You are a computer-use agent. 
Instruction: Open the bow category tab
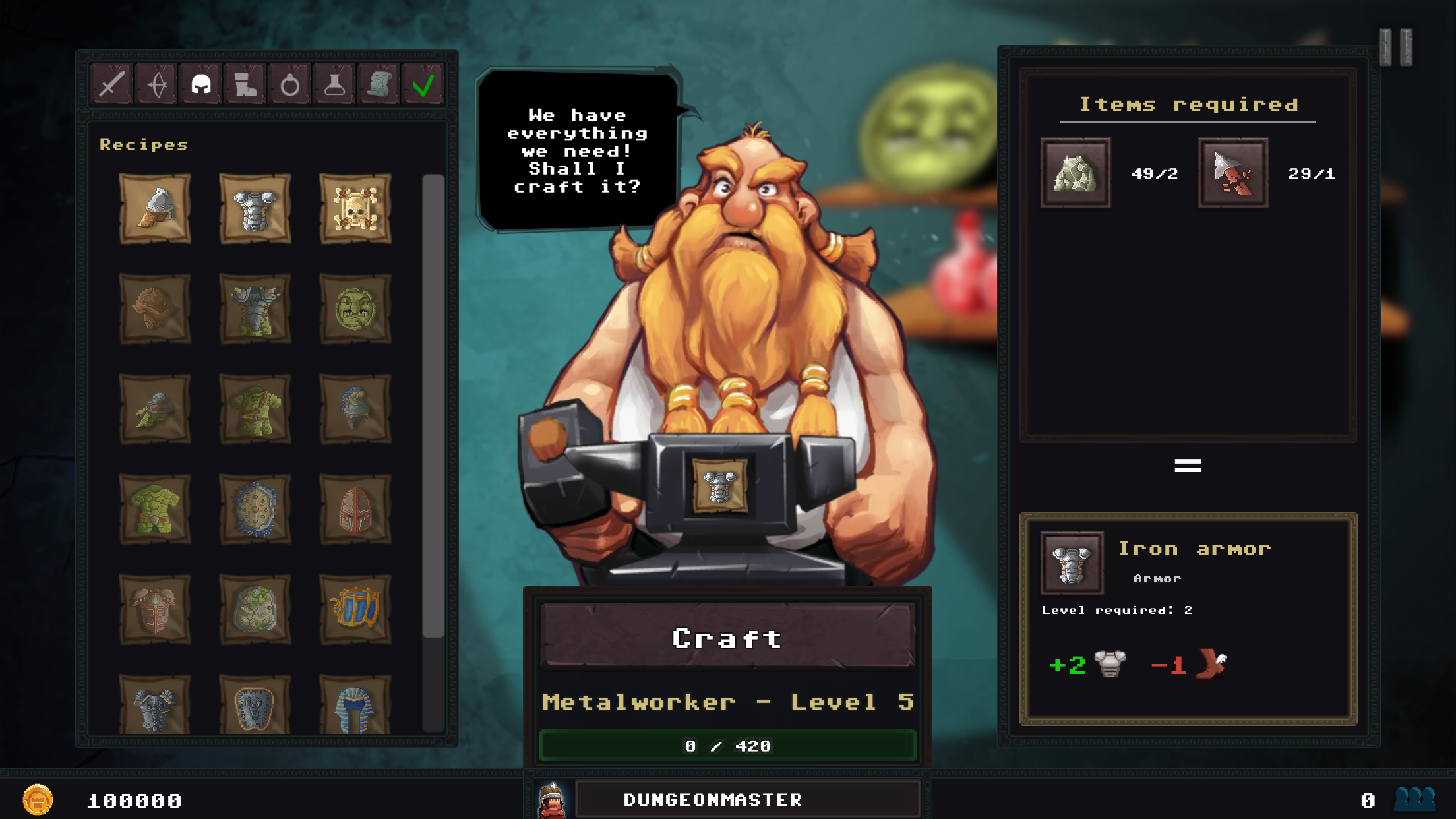(x=157, y=84)
